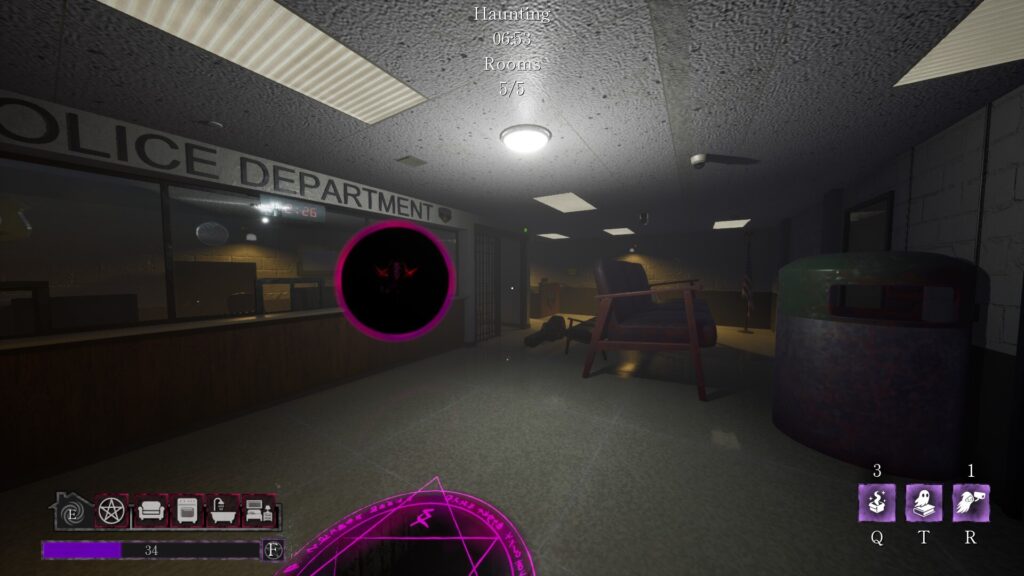Select the kitchen oven room icon
The height and width of the screenshot is (576, 1024).
tap(187, 511)
